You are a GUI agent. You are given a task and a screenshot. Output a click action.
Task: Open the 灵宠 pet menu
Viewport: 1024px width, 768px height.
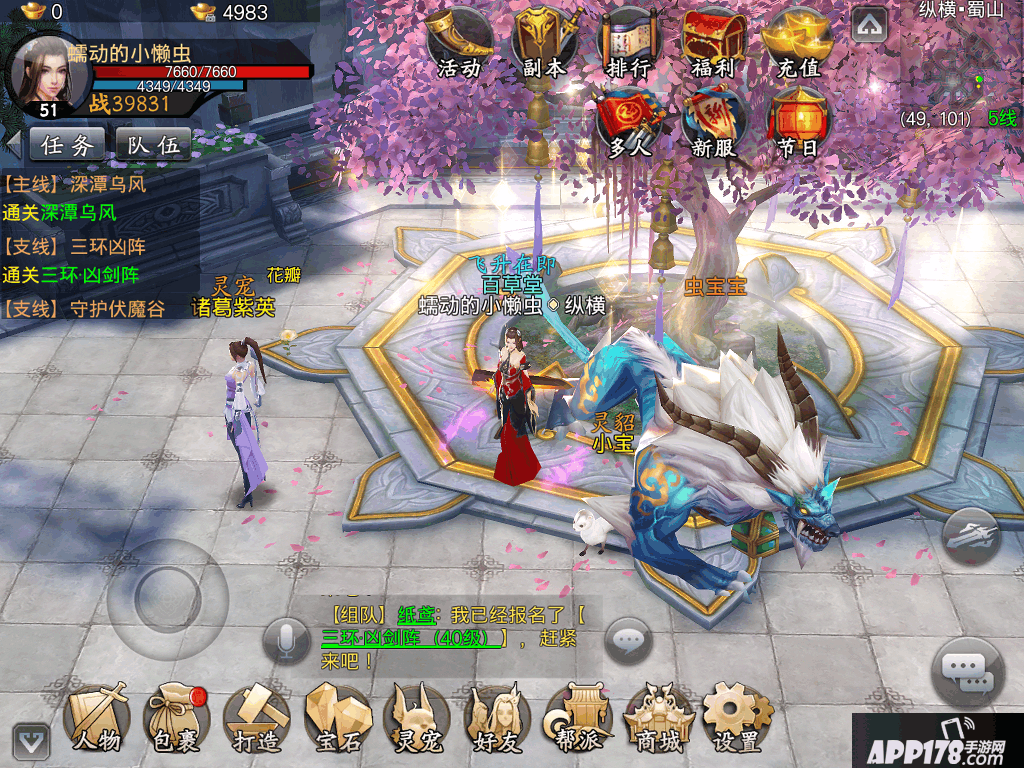tap(417, 717)
